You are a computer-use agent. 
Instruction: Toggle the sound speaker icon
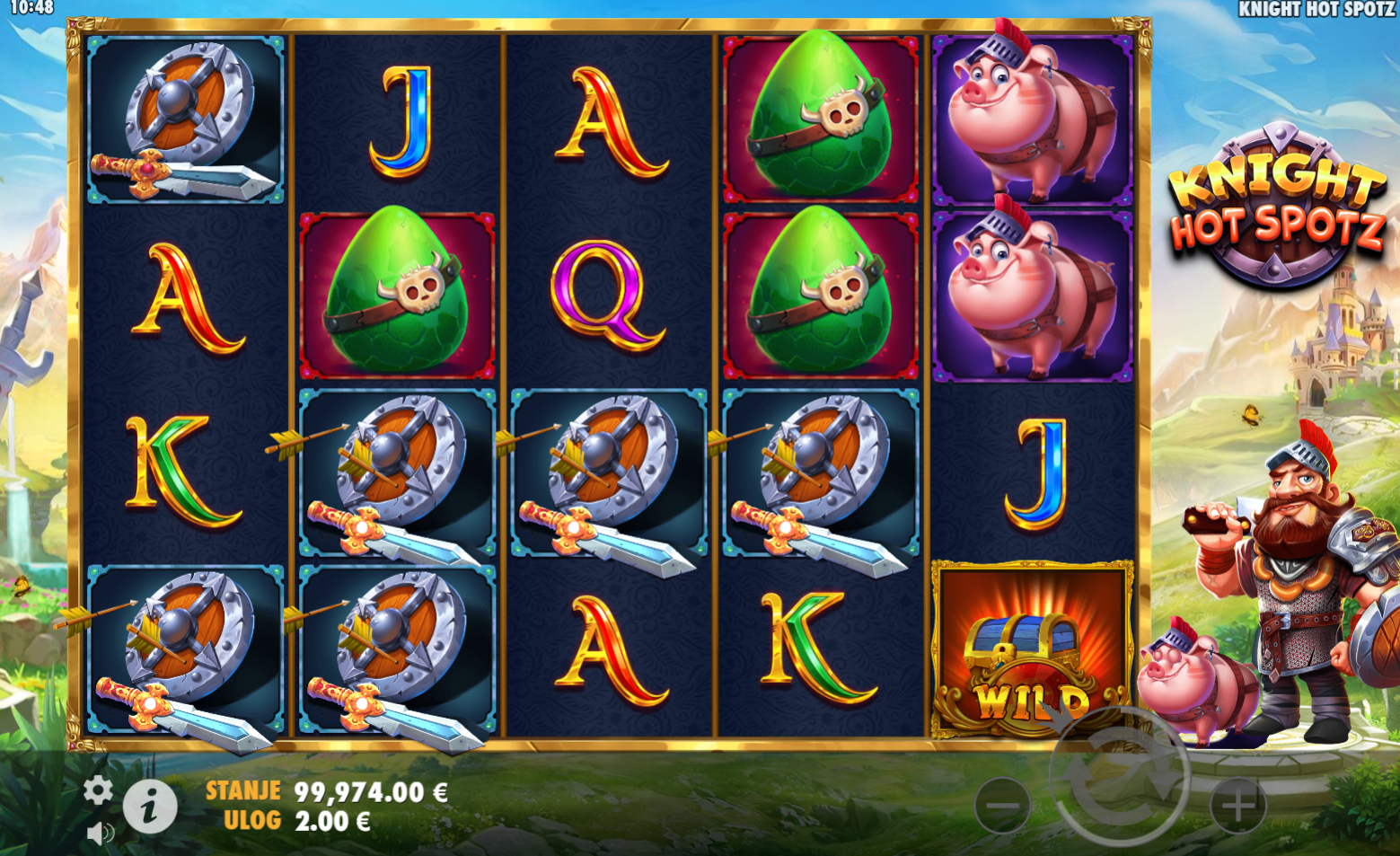point(100,834)
